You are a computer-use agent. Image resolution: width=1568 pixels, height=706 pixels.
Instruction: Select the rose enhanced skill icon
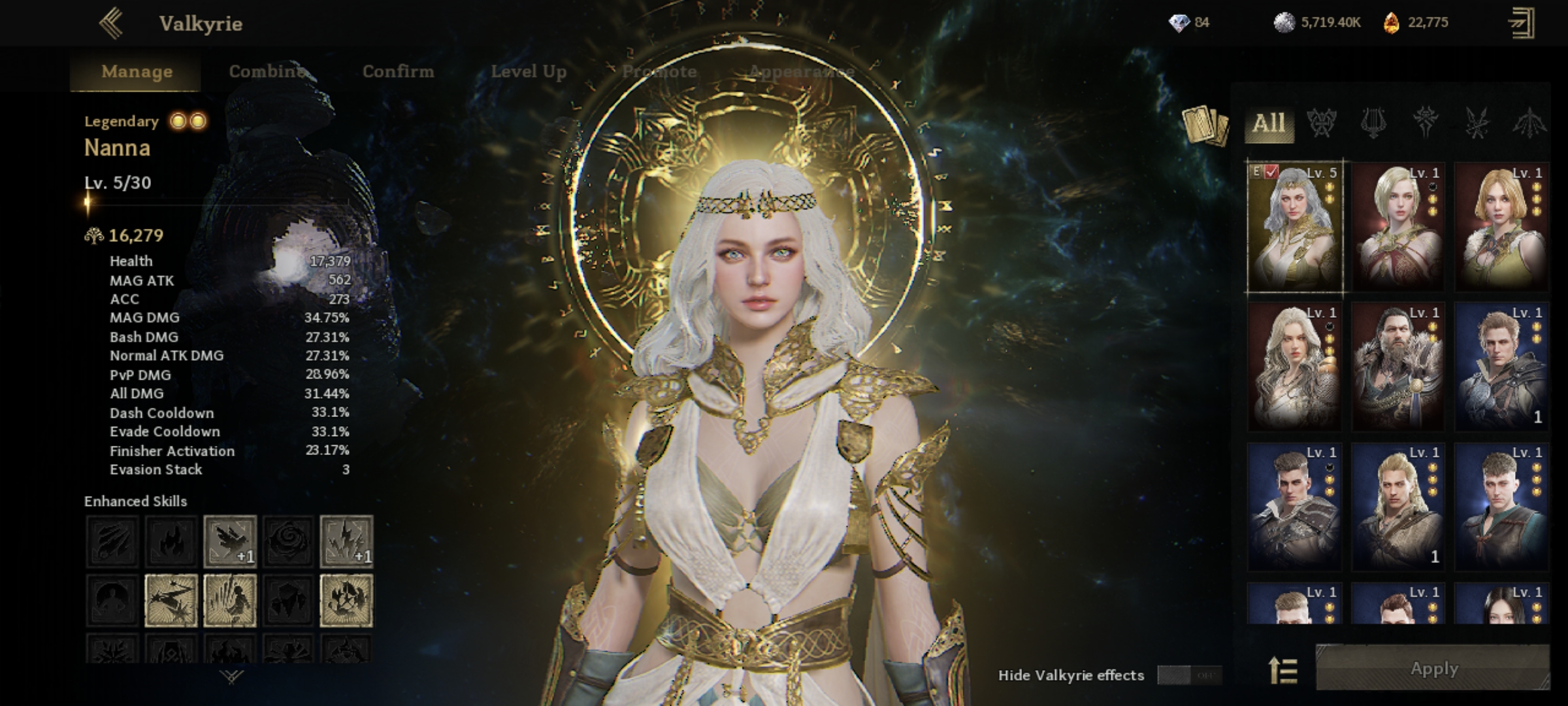[x=288, y=541]
